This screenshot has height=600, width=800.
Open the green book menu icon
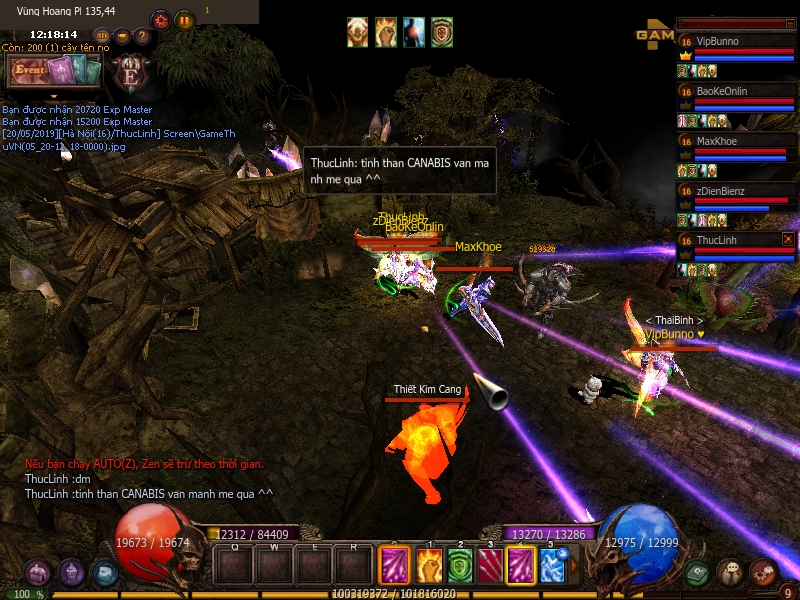(698, 573)
